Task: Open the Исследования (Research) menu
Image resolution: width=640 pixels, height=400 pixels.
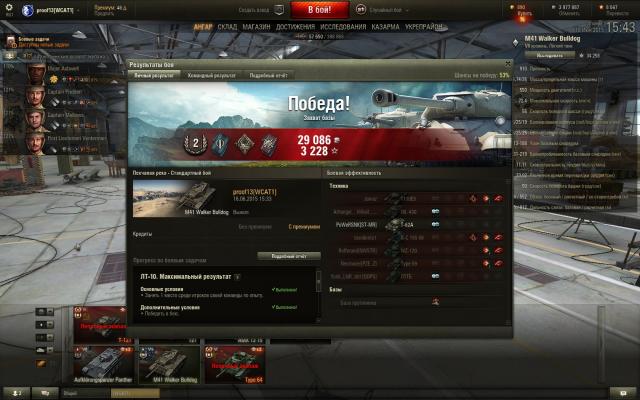Action: [345, 28]
